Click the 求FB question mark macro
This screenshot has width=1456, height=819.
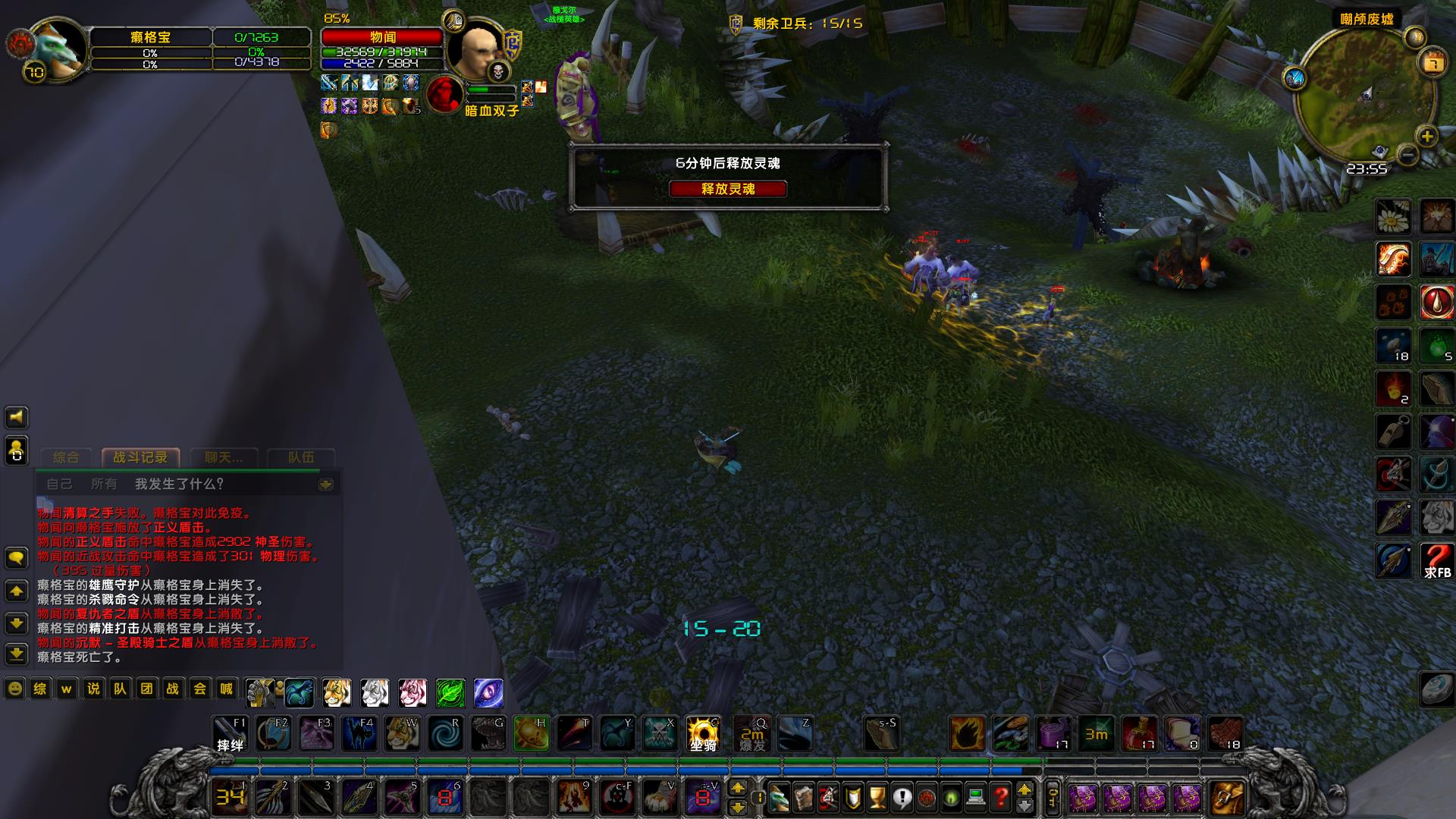(x=1436, y=561)
